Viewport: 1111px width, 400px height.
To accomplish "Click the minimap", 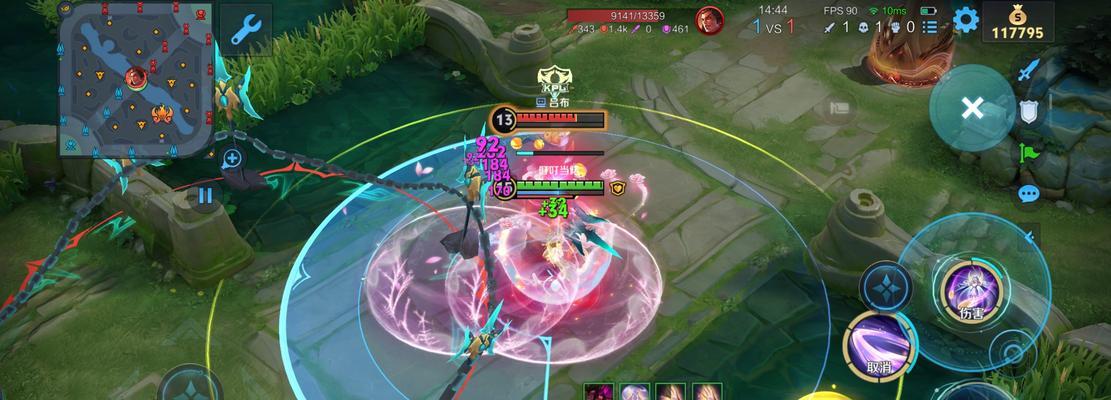I will click(135, 79).
